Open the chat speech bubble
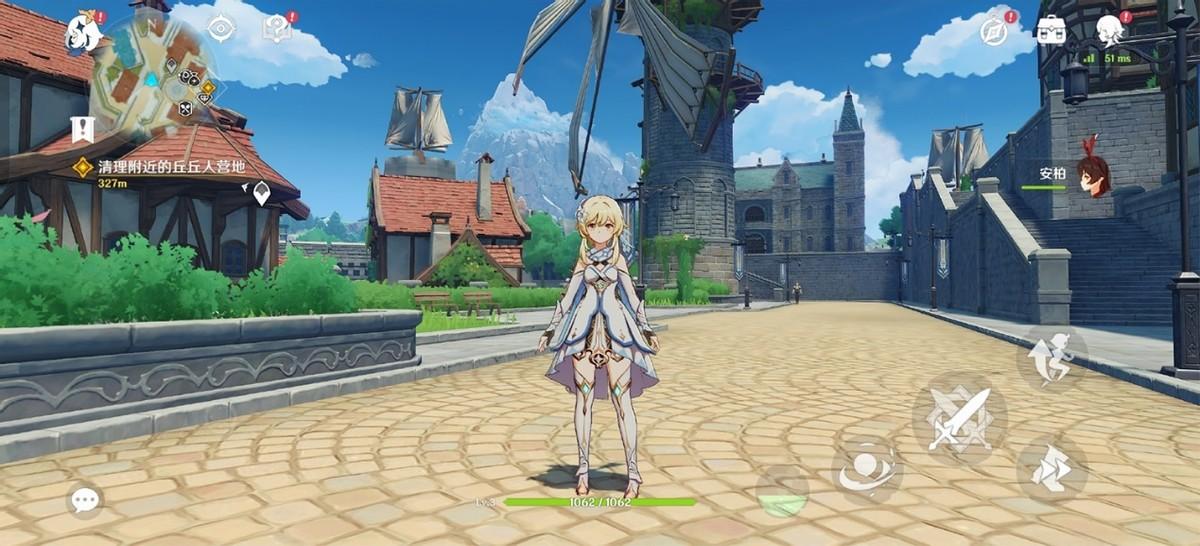1200x546 pixels. (x=85, y=499)
